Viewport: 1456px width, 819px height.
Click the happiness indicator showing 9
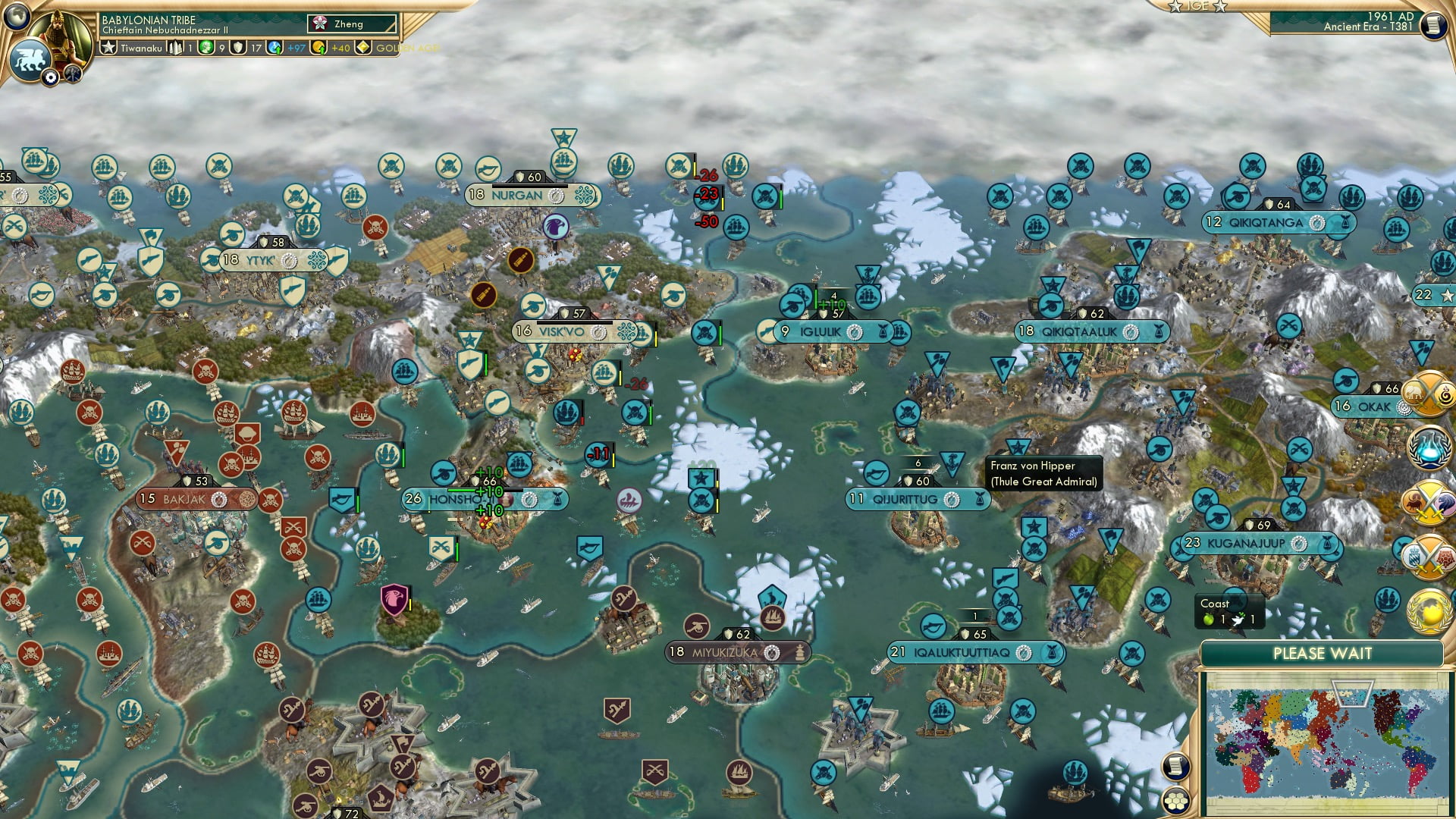tap(206, 48)
